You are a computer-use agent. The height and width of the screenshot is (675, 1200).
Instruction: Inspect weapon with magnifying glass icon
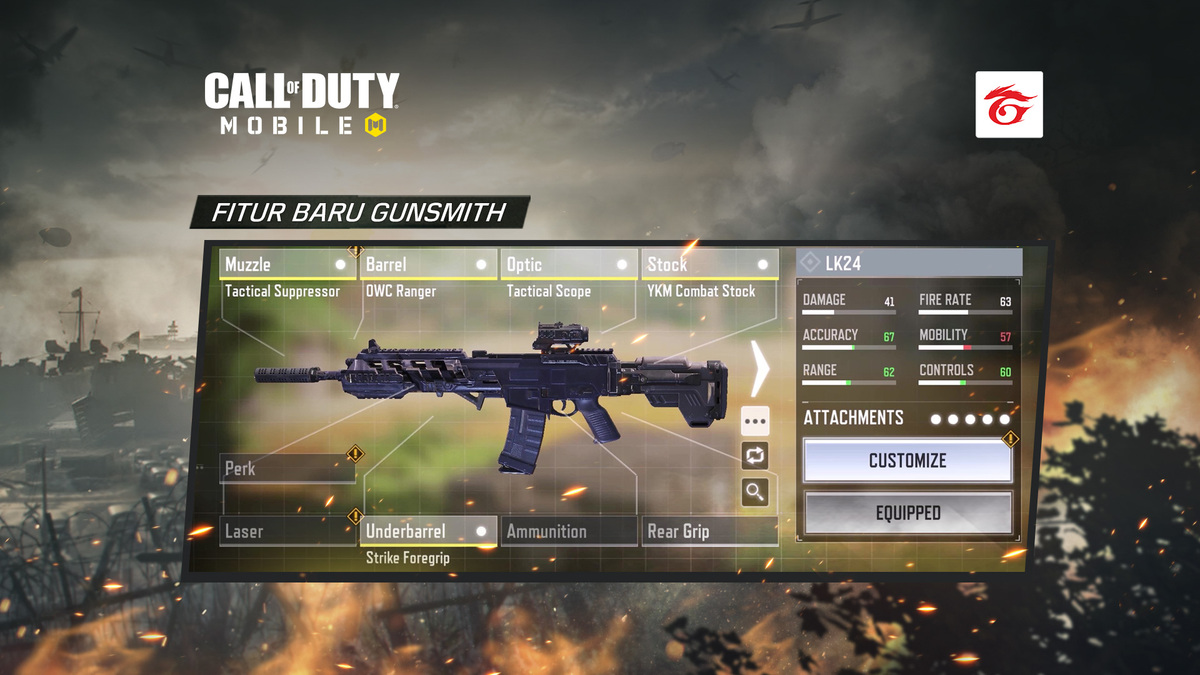(755, 491)
